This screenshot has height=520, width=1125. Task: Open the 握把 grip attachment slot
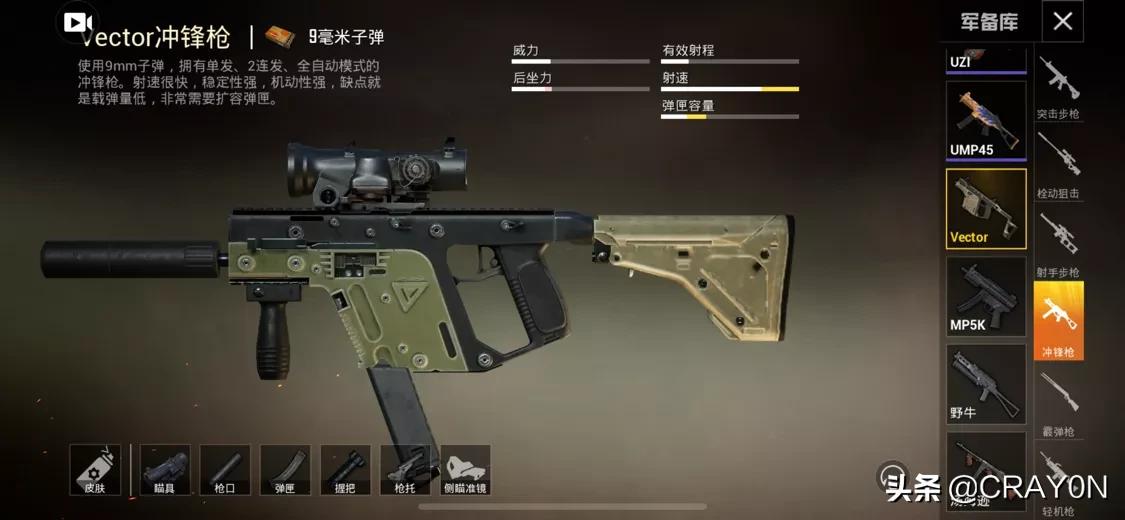[345, 470]
